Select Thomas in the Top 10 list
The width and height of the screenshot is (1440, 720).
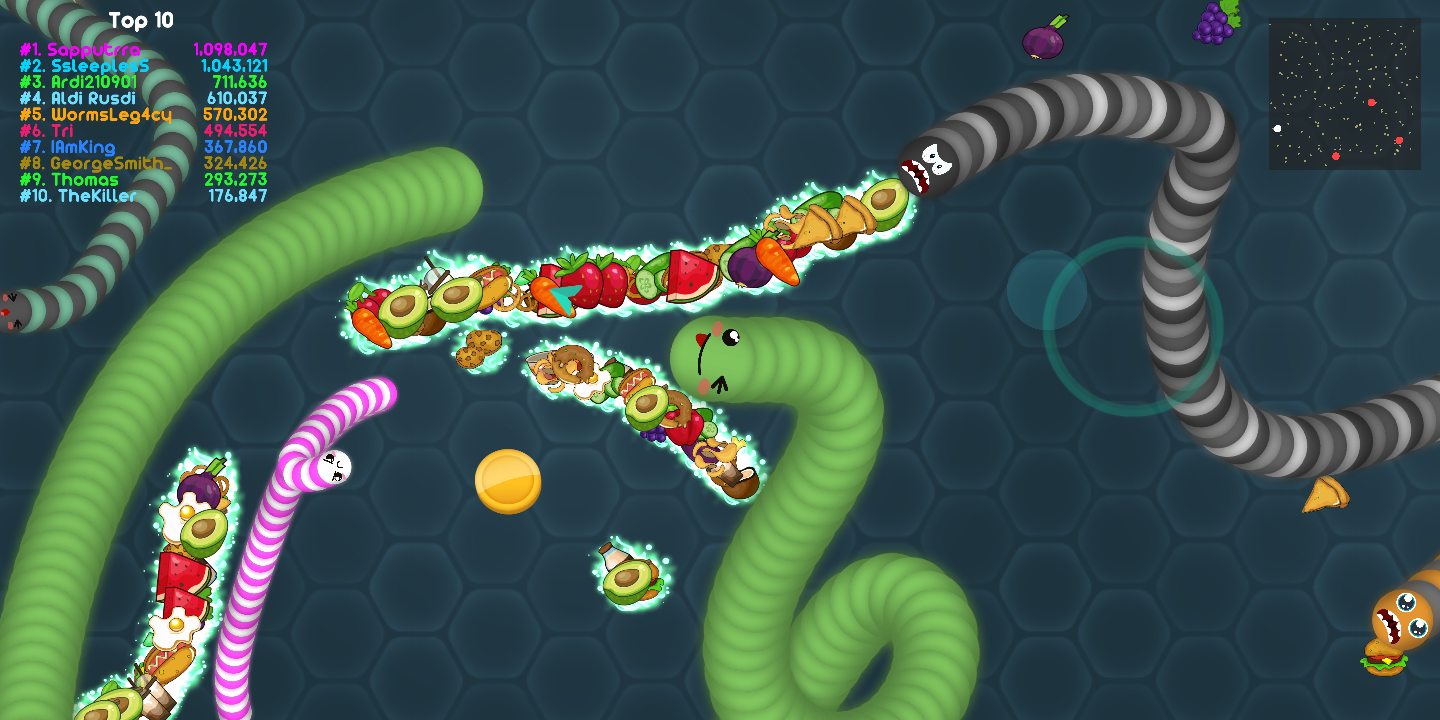pyautogui.click(x=143, y=180)
